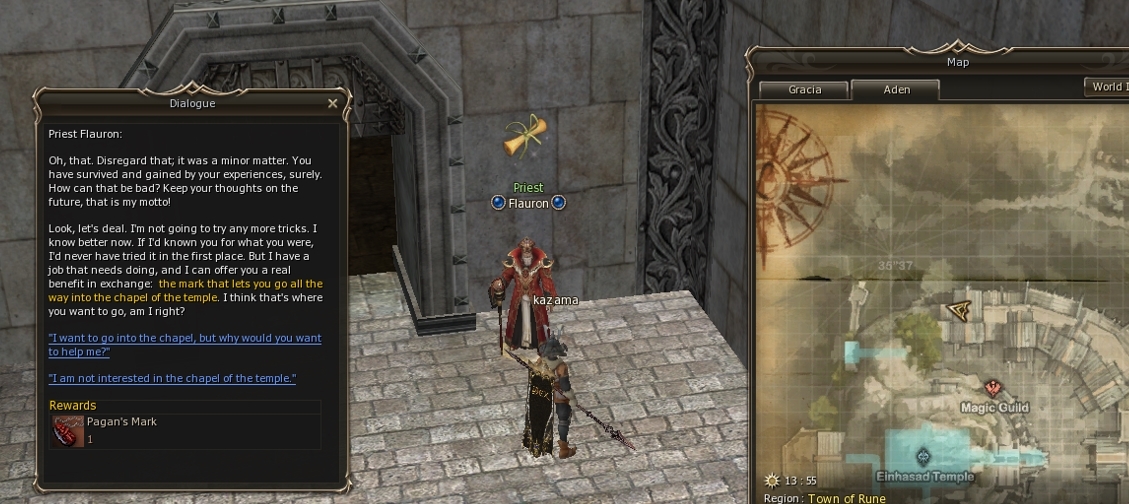Click the Magic Guild map marker
This screenshot has width=1129, height=504.
coord(993,388)
